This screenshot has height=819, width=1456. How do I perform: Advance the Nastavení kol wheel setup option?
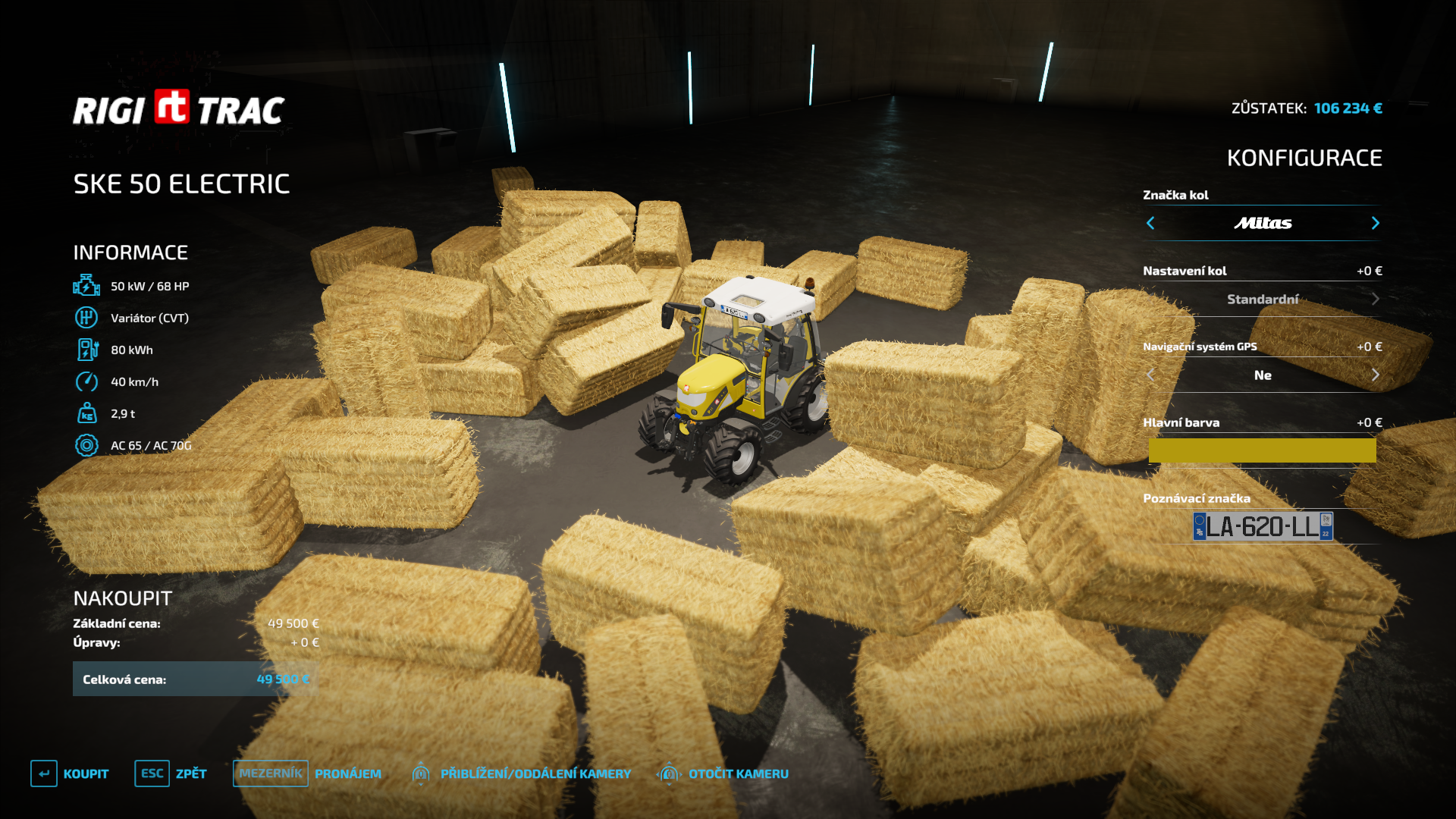1375,300
